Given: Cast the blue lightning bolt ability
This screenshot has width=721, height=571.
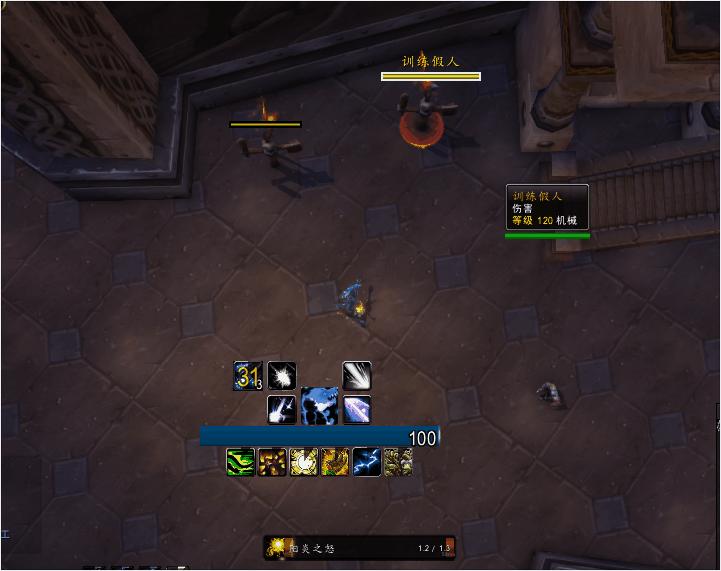Looking at the screenshot, I should point(366,461).
